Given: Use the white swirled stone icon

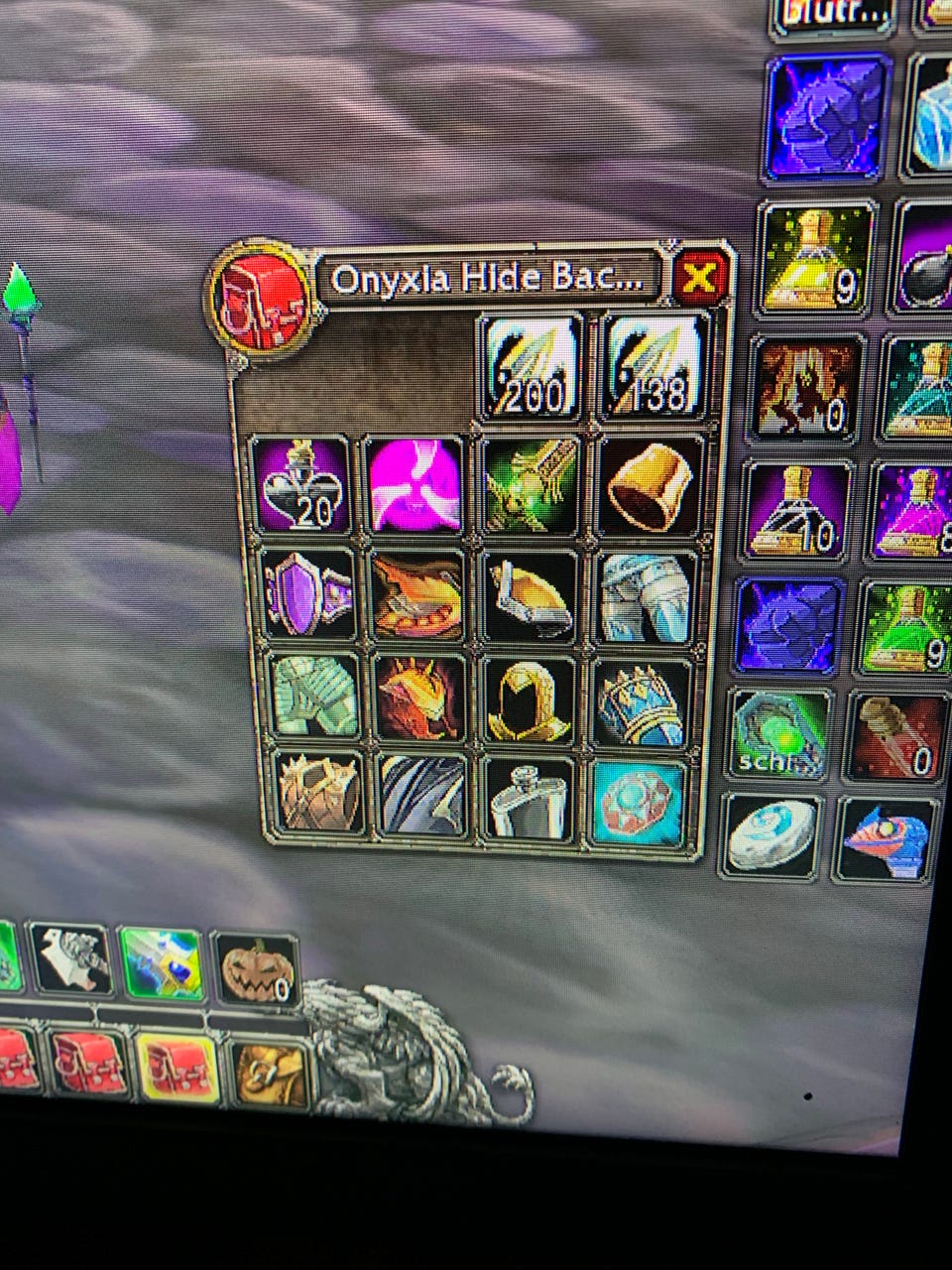Looking at the screenshot, I should point(773,836).
